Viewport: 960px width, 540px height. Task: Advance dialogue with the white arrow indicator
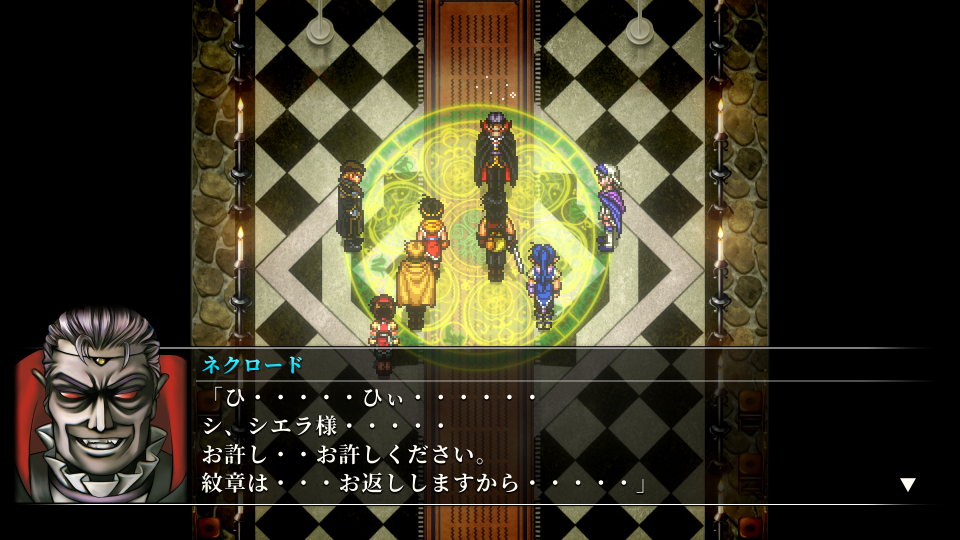(x=907, y=485)
